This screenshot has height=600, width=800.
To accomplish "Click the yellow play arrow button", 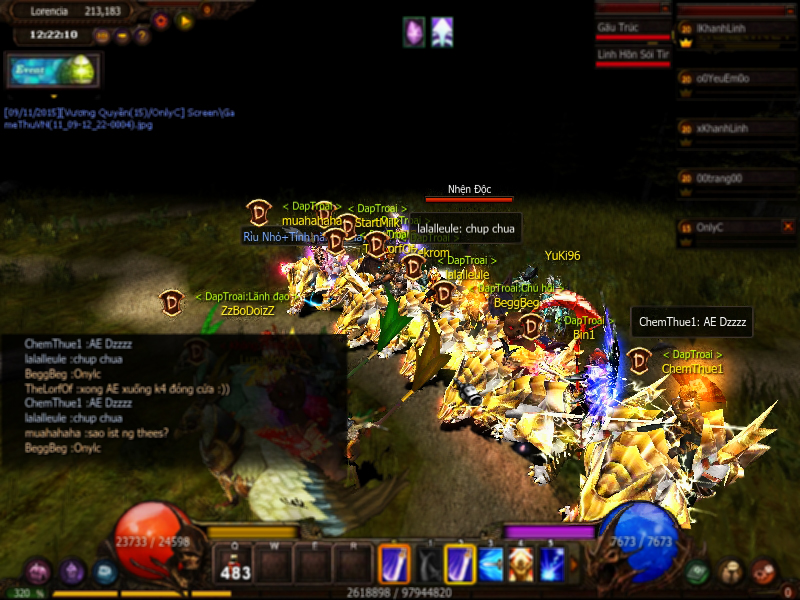I will pyautogui.click(x=184, y=19).
